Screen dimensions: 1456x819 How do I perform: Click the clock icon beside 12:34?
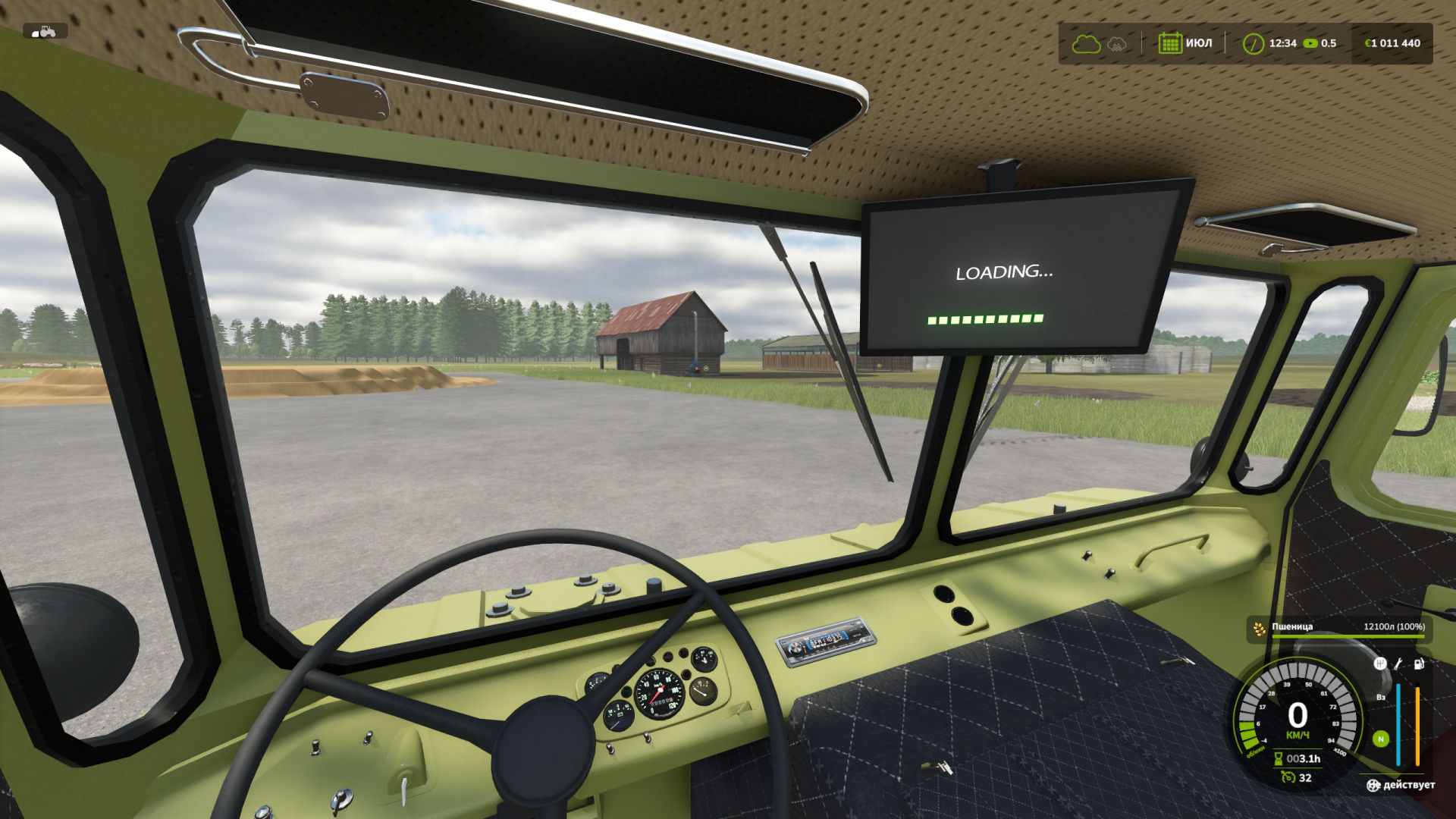tap(1254, 43)
